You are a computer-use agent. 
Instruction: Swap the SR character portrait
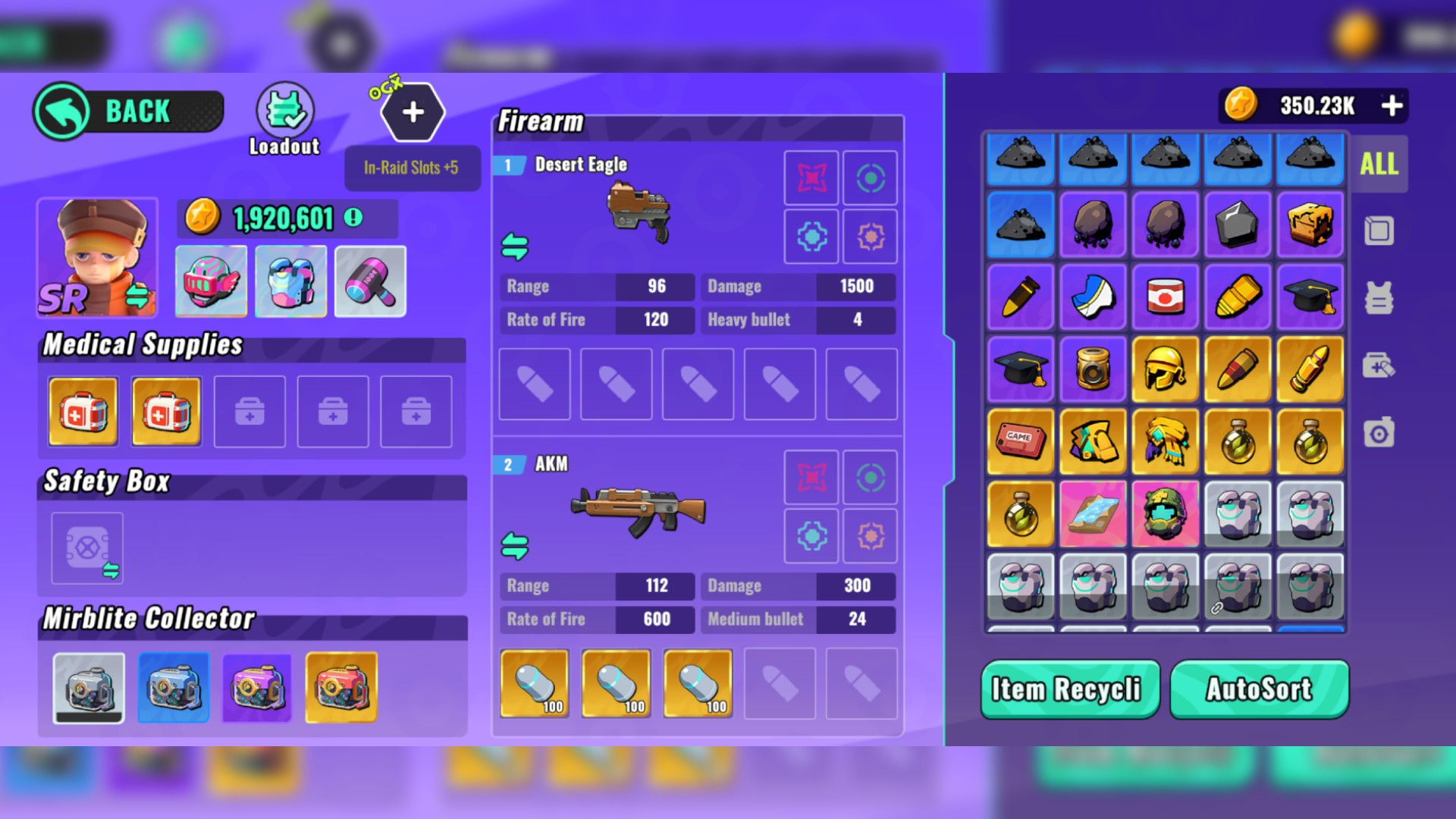point(137,294)
